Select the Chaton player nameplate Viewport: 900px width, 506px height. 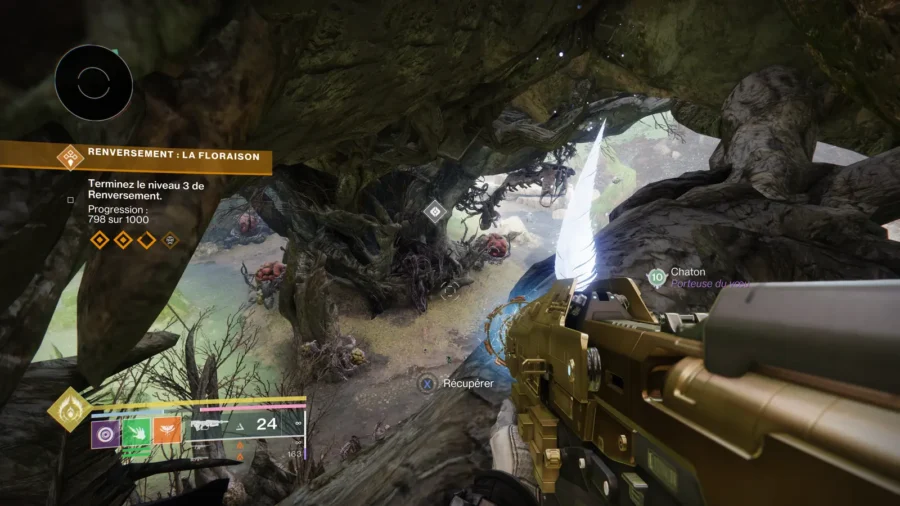687,272
